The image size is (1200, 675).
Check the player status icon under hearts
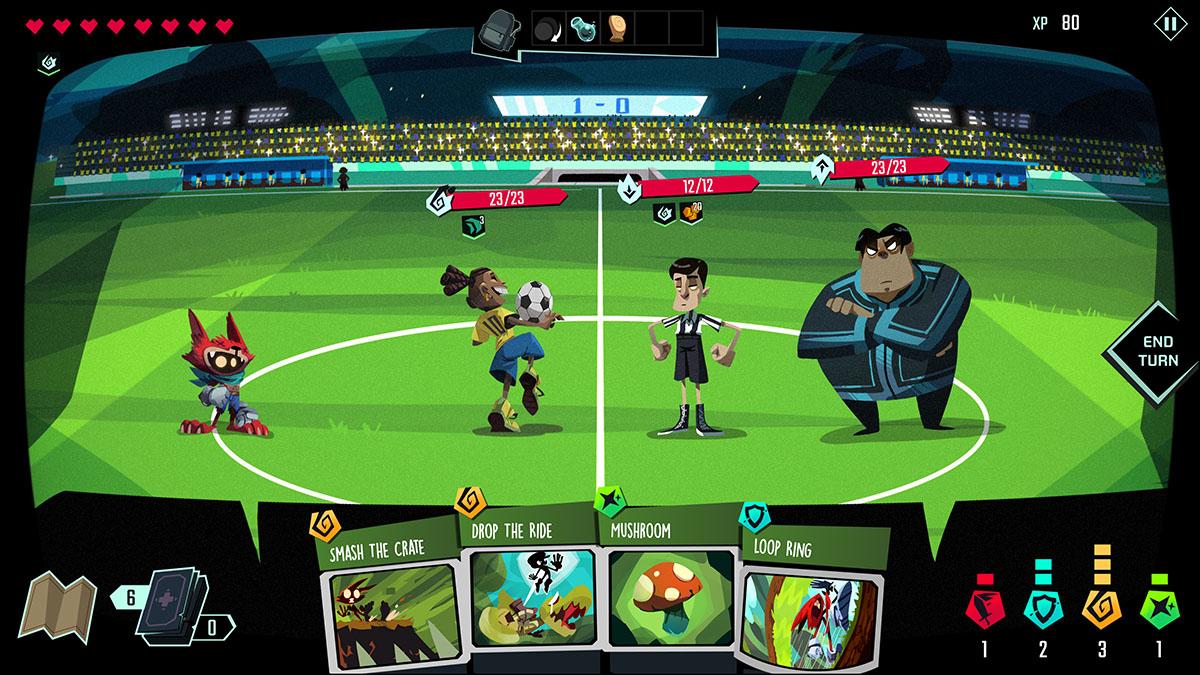pyautogui.click(x=48, y=63)
